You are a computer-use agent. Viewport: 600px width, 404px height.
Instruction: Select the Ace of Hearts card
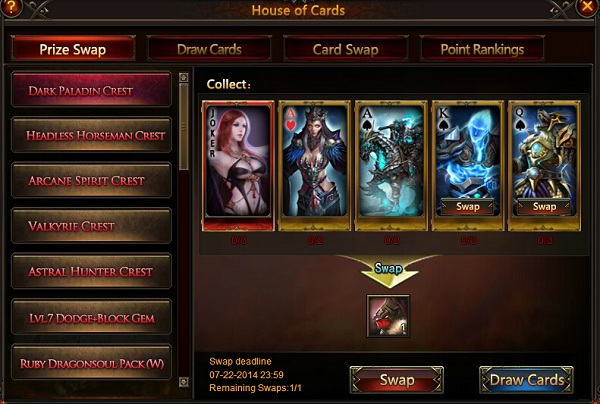pyautogui.click(x=315, y=160)
